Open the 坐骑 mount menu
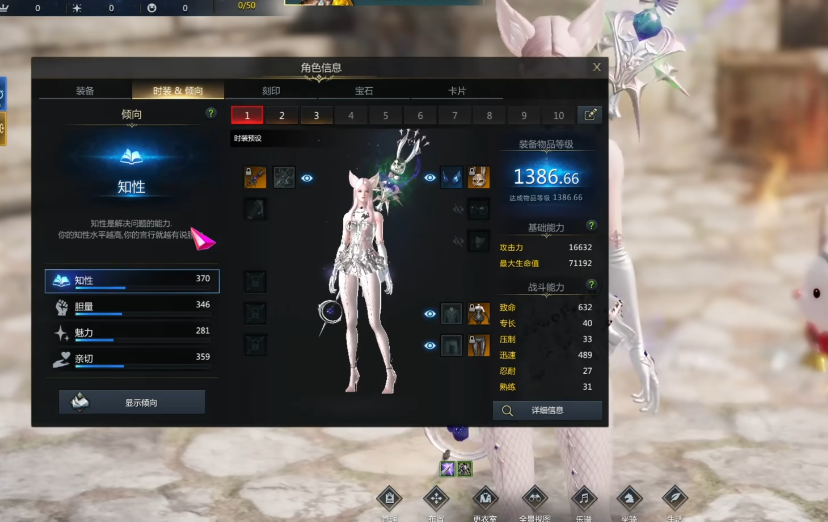Image resolution: width=828 pixels, height=522 pixels. tap(629, 498)
